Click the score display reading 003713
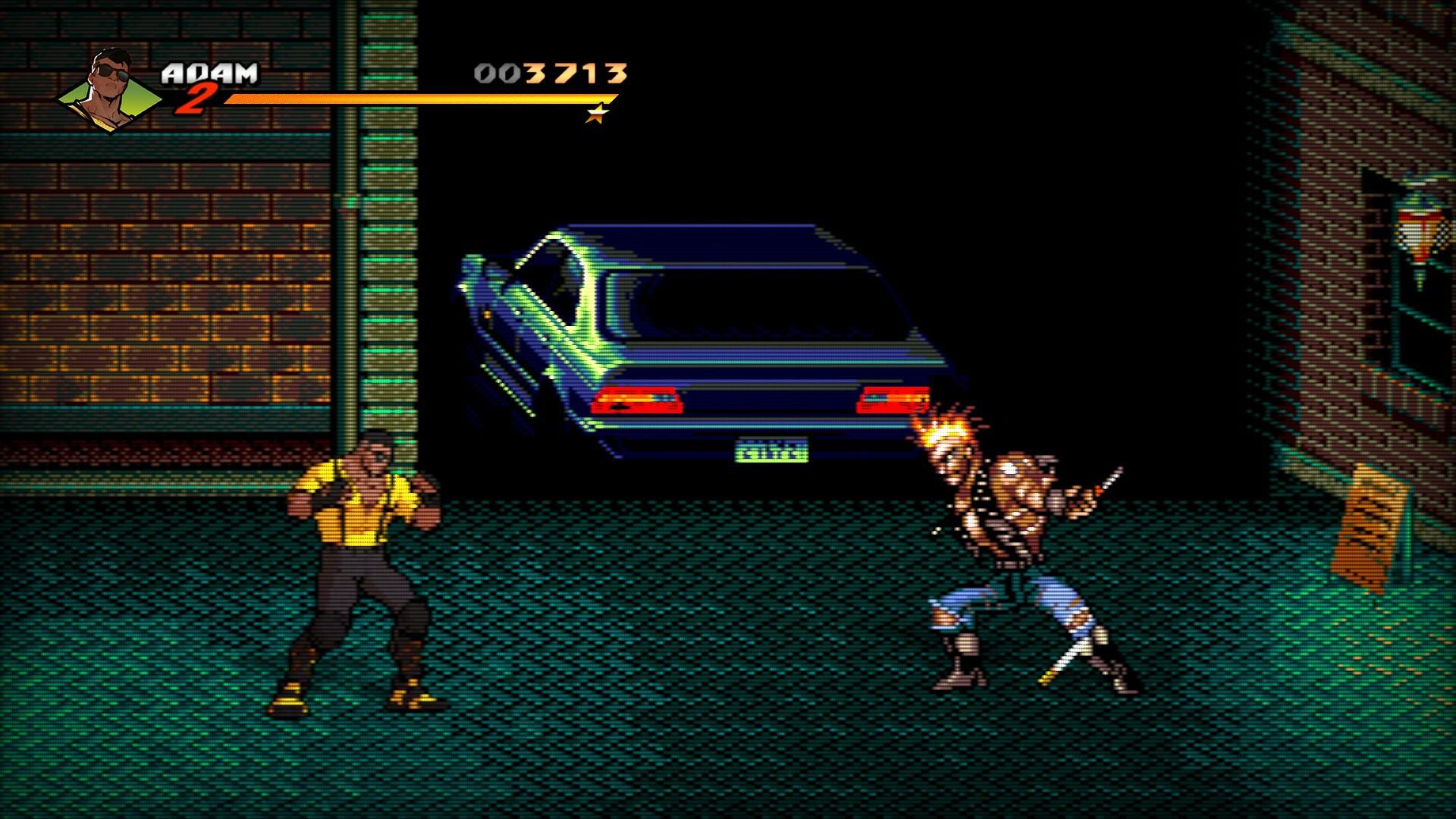 coord(550,72)
